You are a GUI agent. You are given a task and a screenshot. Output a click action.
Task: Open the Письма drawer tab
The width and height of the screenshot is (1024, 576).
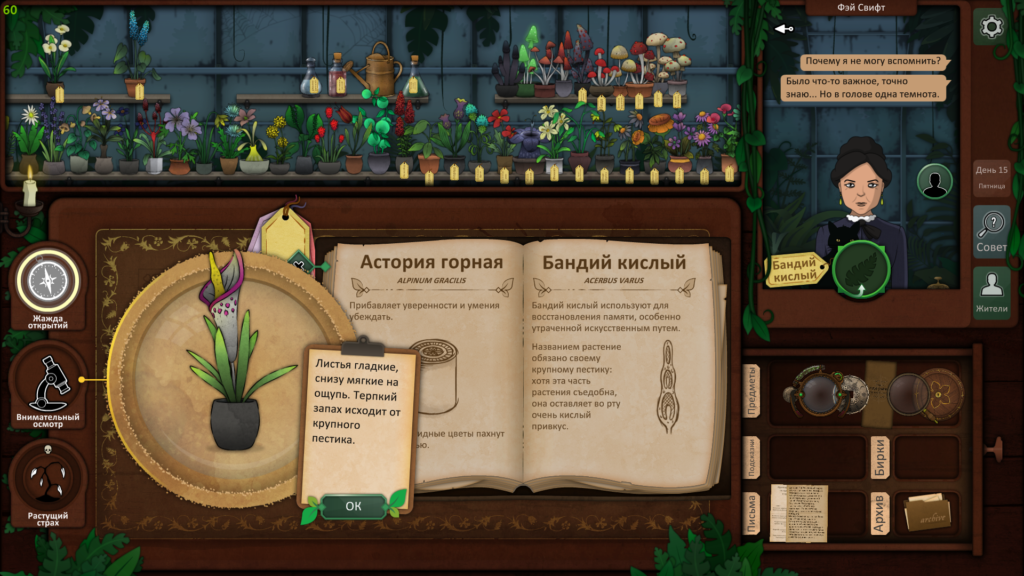752,512
